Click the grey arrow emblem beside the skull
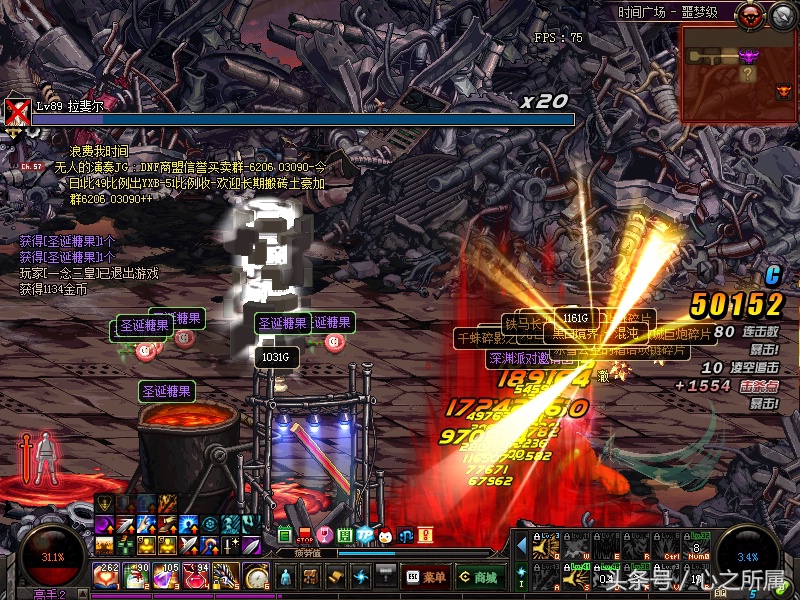 pos(781,14)
